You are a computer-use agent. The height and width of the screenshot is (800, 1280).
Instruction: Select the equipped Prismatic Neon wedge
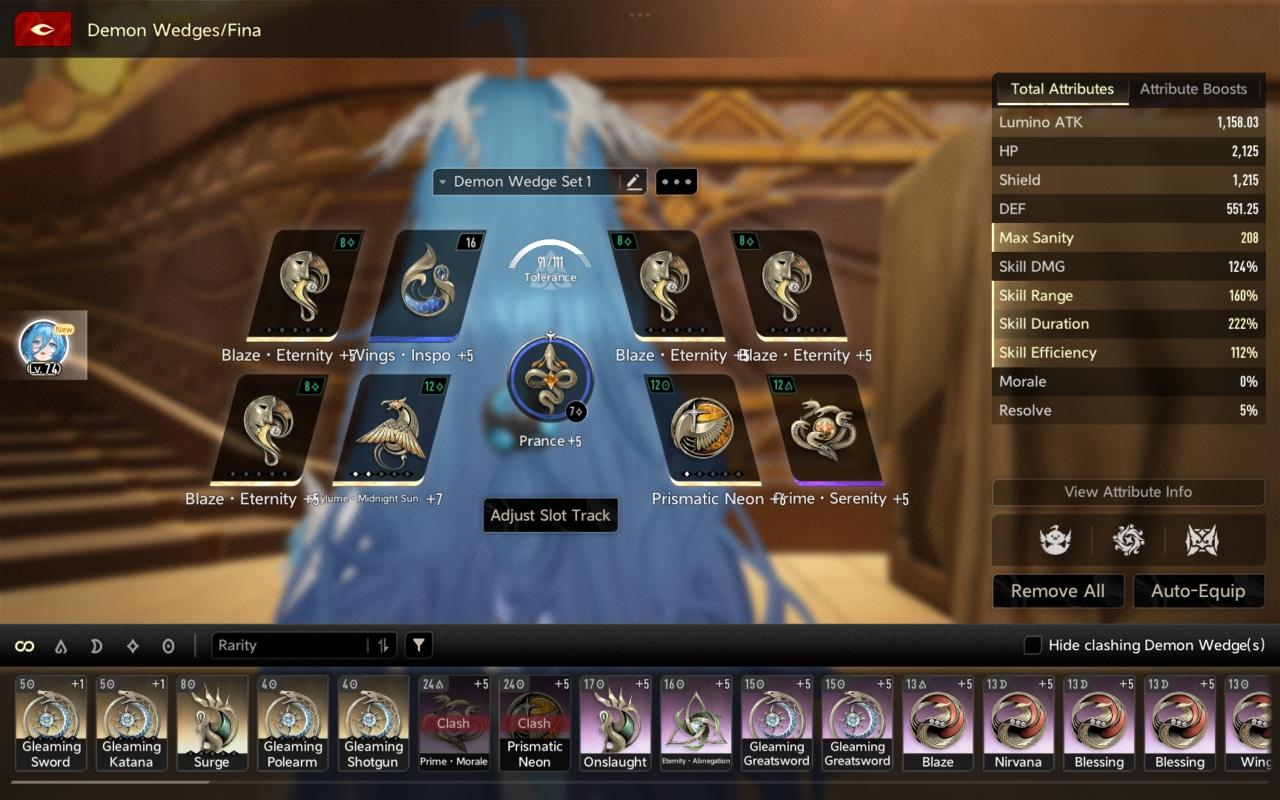[702, 429]
